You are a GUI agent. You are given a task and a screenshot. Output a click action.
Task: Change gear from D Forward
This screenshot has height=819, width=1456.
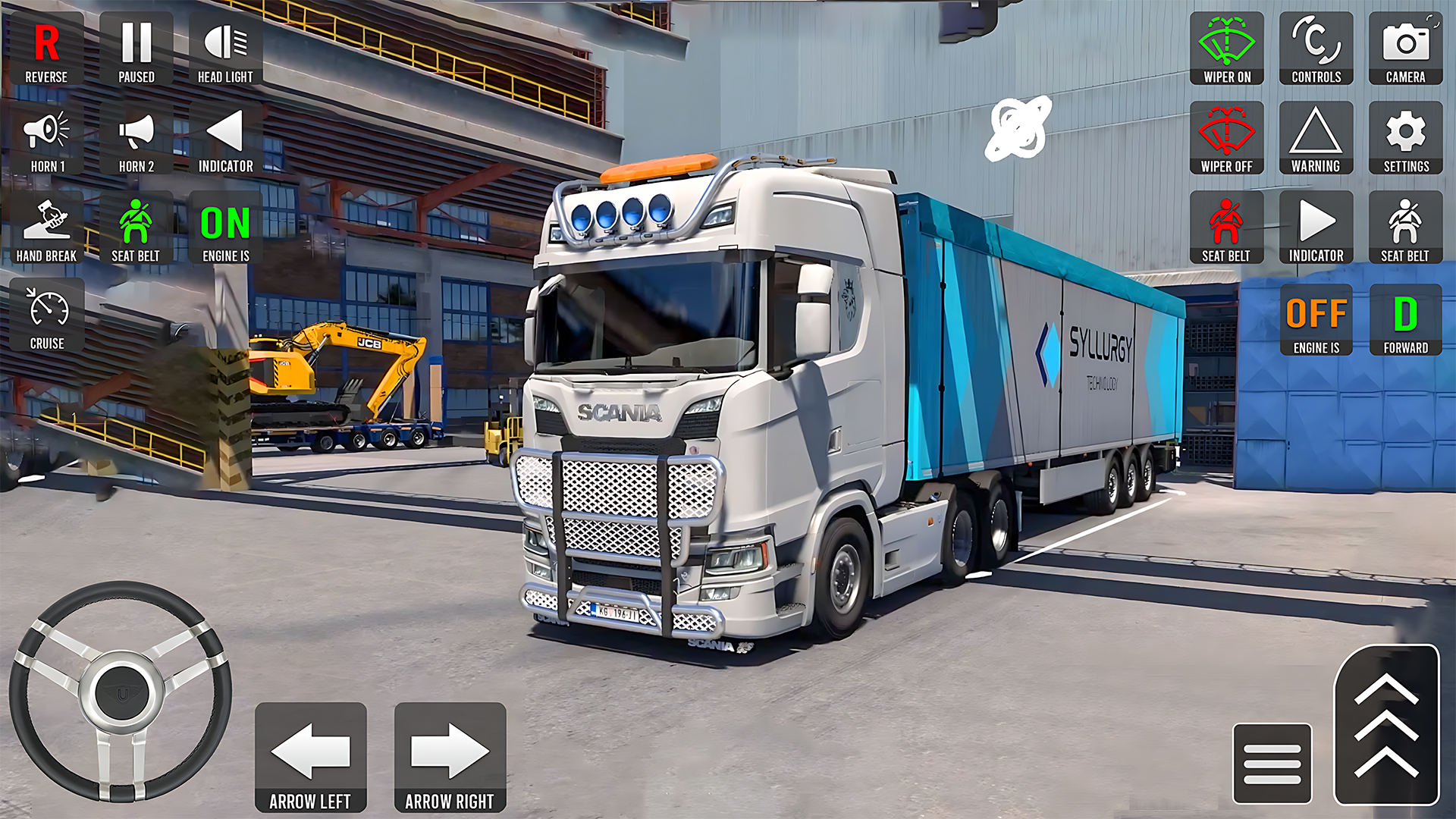tap(1405, 317)
